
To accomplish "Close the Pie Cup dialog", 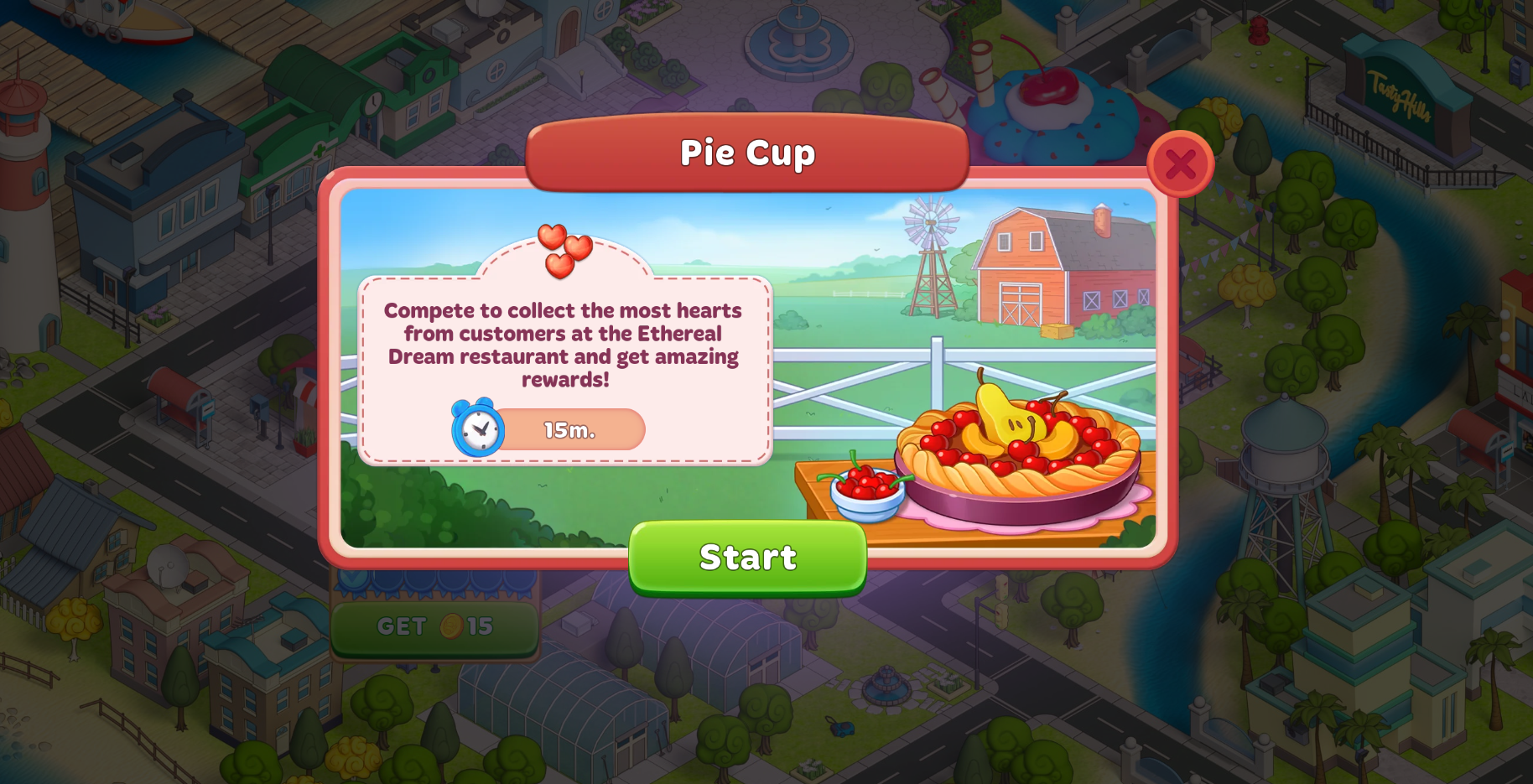I will click(1180, 164).
